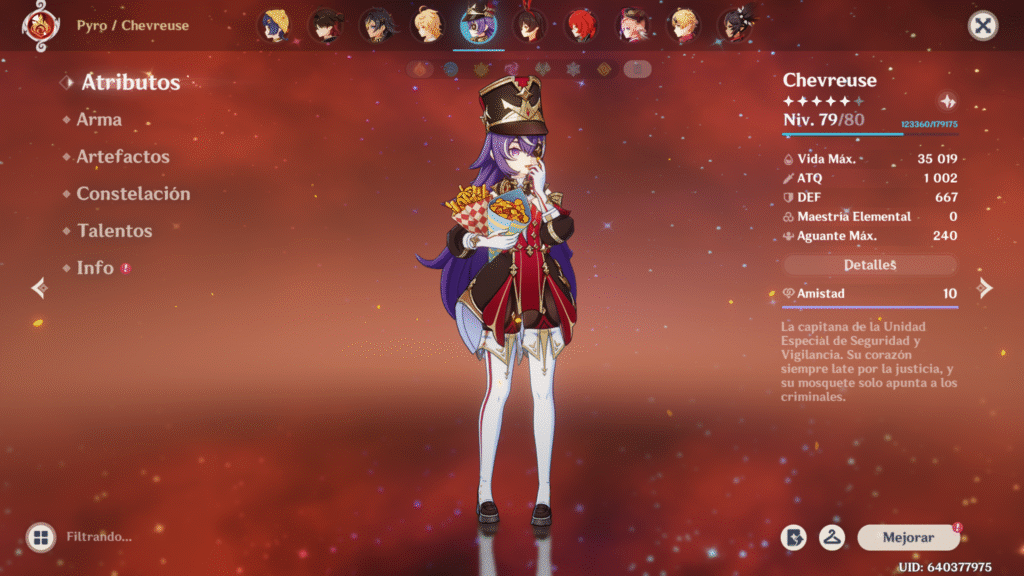Open the character card share icon
This screenshot has height=576, width=1024.
[x=794, y=538]
